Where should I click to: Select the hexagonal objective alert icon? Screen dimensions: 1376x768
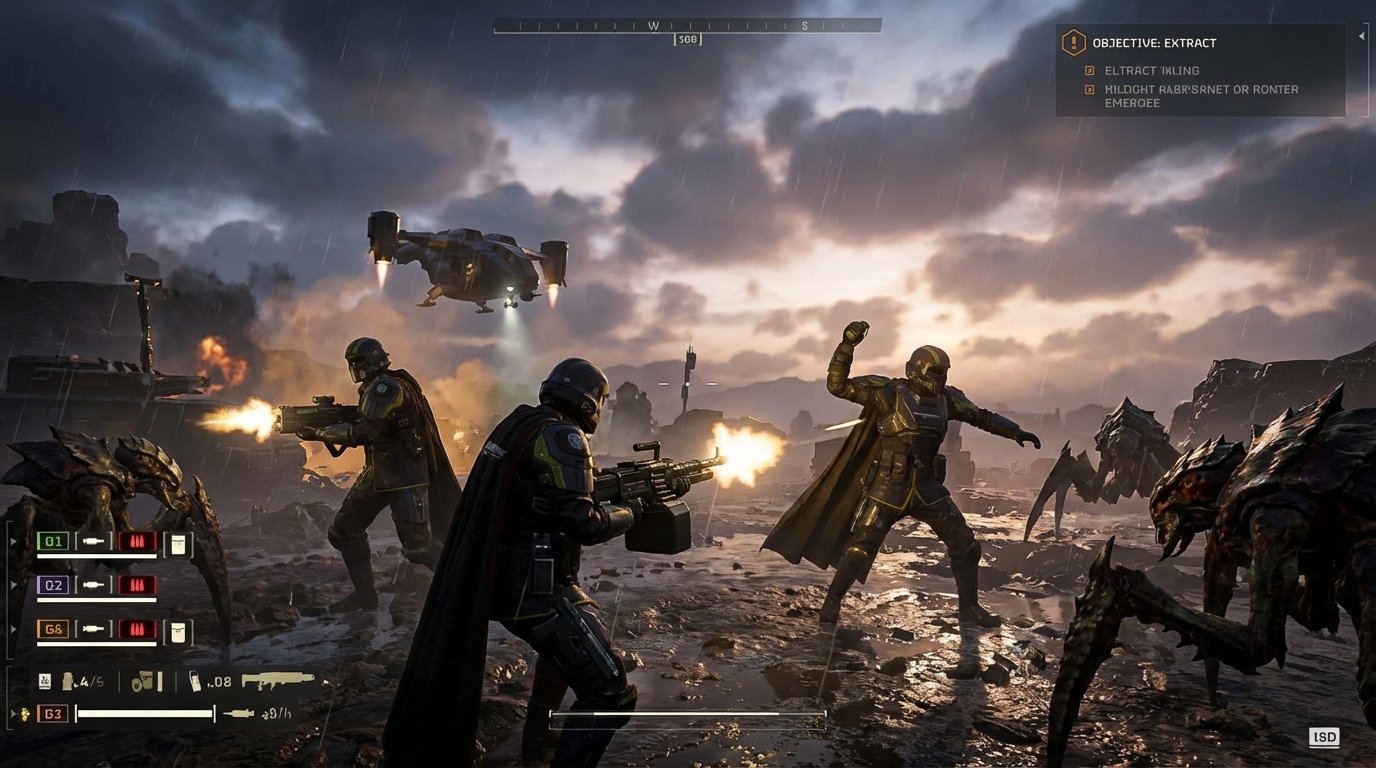[x=1074, y=43]
